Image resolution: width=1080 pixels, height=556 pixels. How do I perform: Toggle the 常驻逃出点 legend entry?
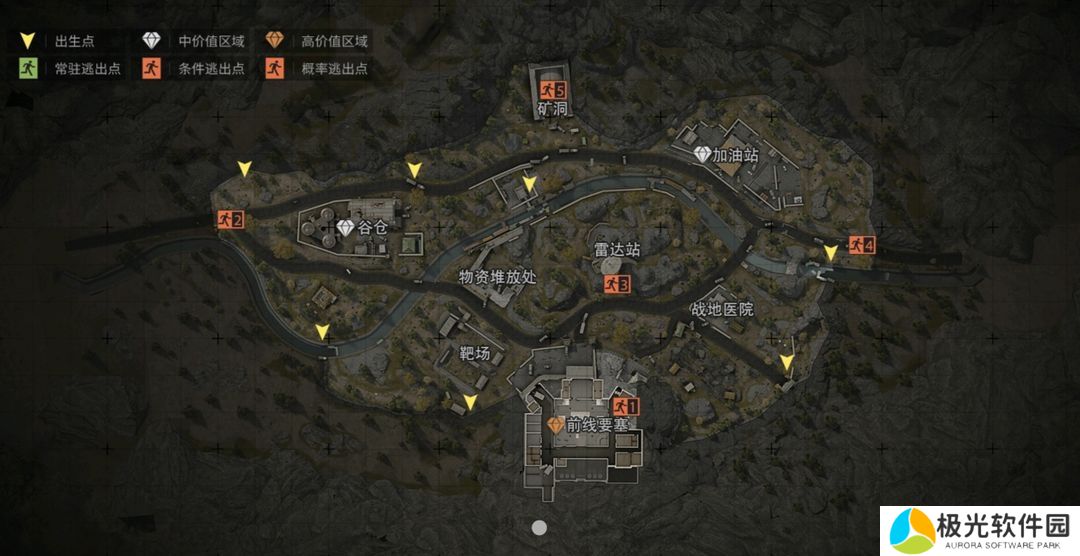coord(69,69)
